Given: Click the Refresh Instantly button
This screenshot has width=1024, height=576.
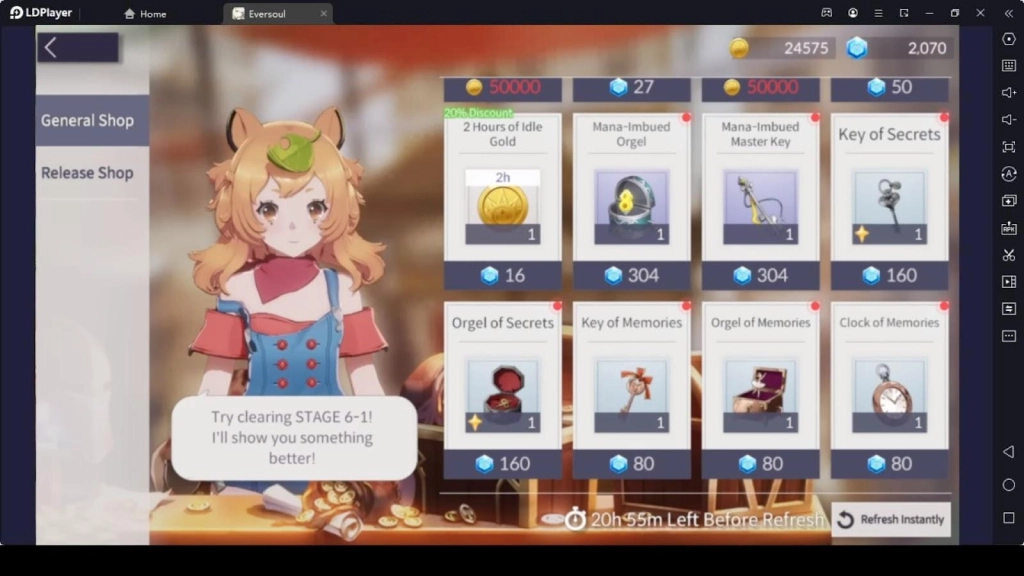Looking at the screenshot, I should (891, 520).
